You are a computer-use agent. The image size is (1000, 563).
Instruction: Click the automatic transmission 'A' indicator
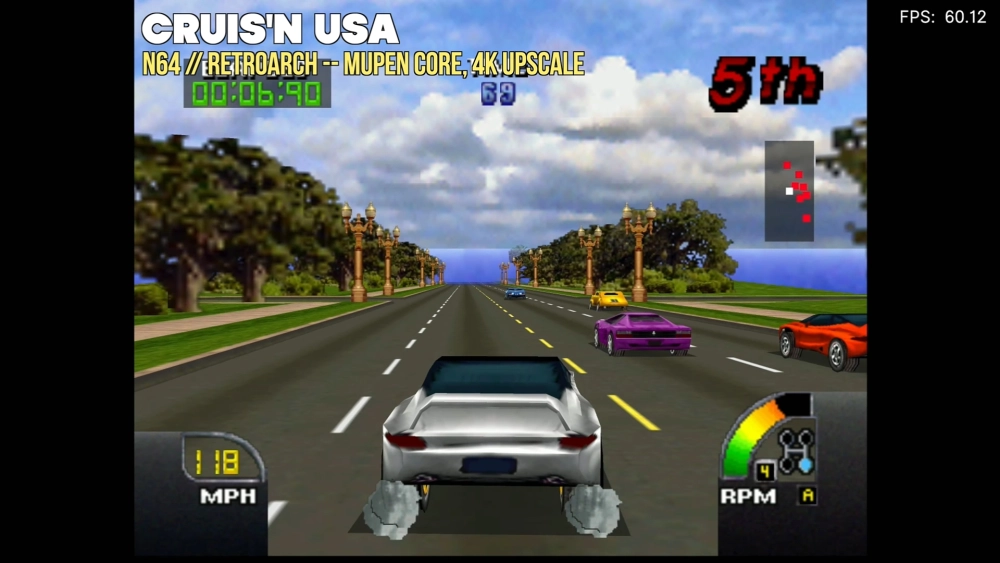pyautogui.click(x=806, y=495)
